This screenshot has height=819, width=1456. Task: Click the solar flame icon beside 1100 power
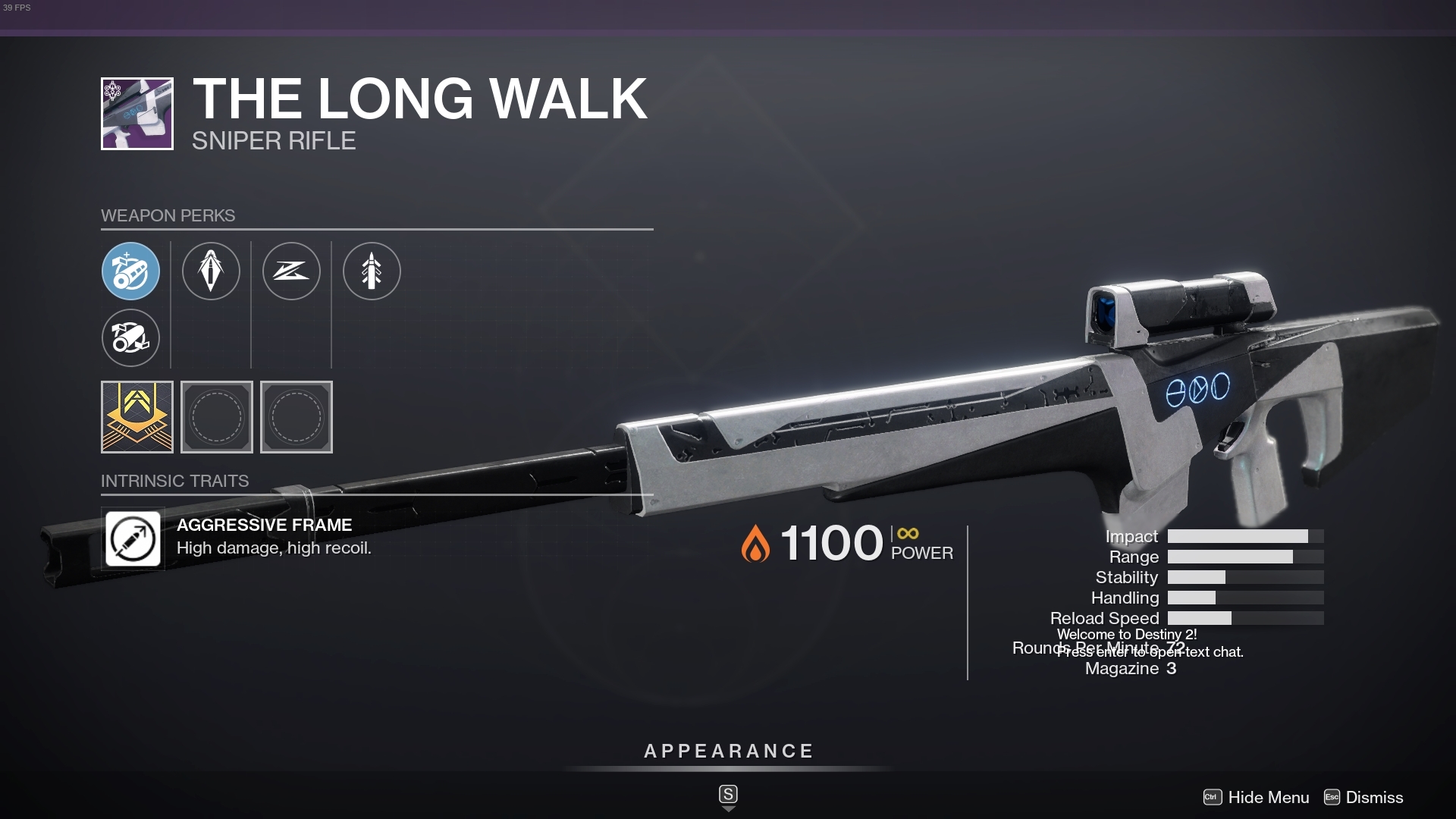coord(755,543)
